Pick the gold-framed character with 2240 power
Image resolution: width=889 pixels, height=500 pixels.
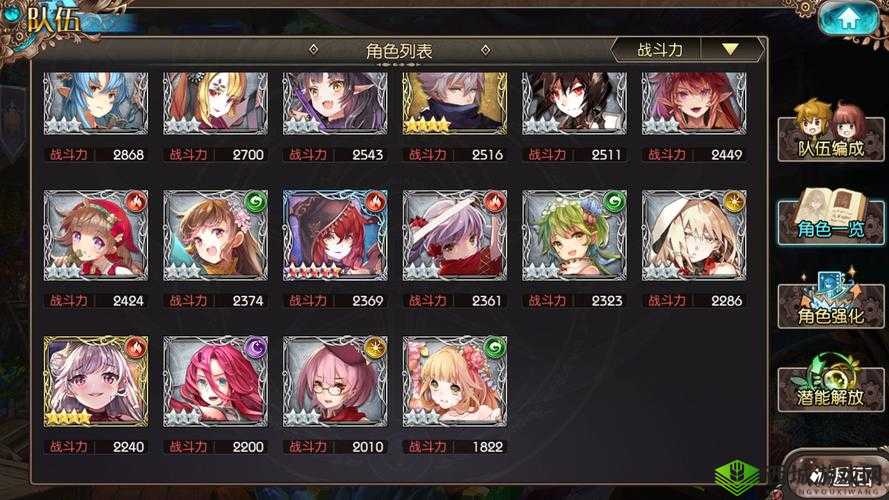[96, 381]
